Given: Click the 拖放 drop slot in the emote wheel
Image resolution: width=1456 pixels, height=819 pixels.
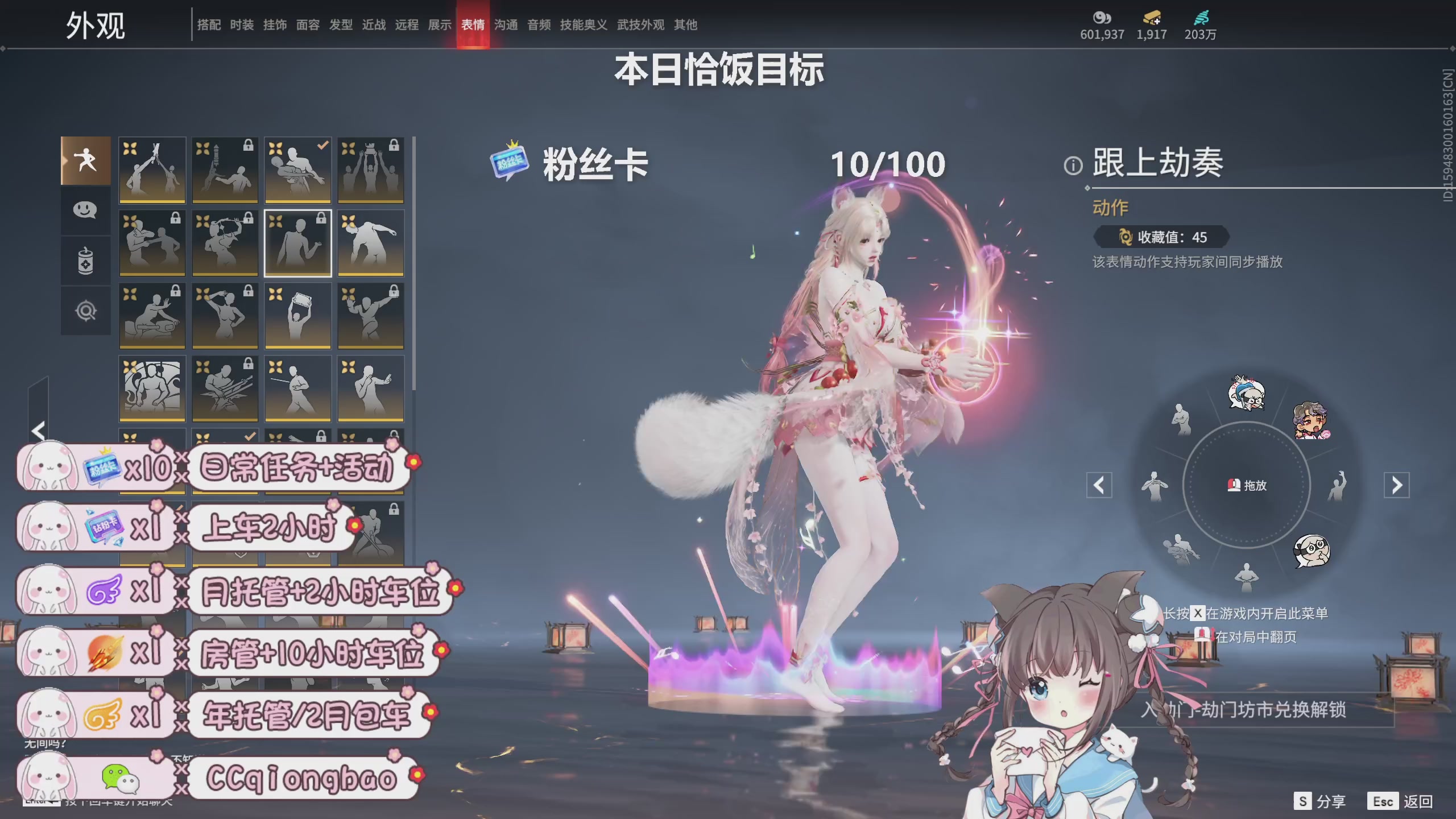Looking at the screenshot, I should (1249, 485).
